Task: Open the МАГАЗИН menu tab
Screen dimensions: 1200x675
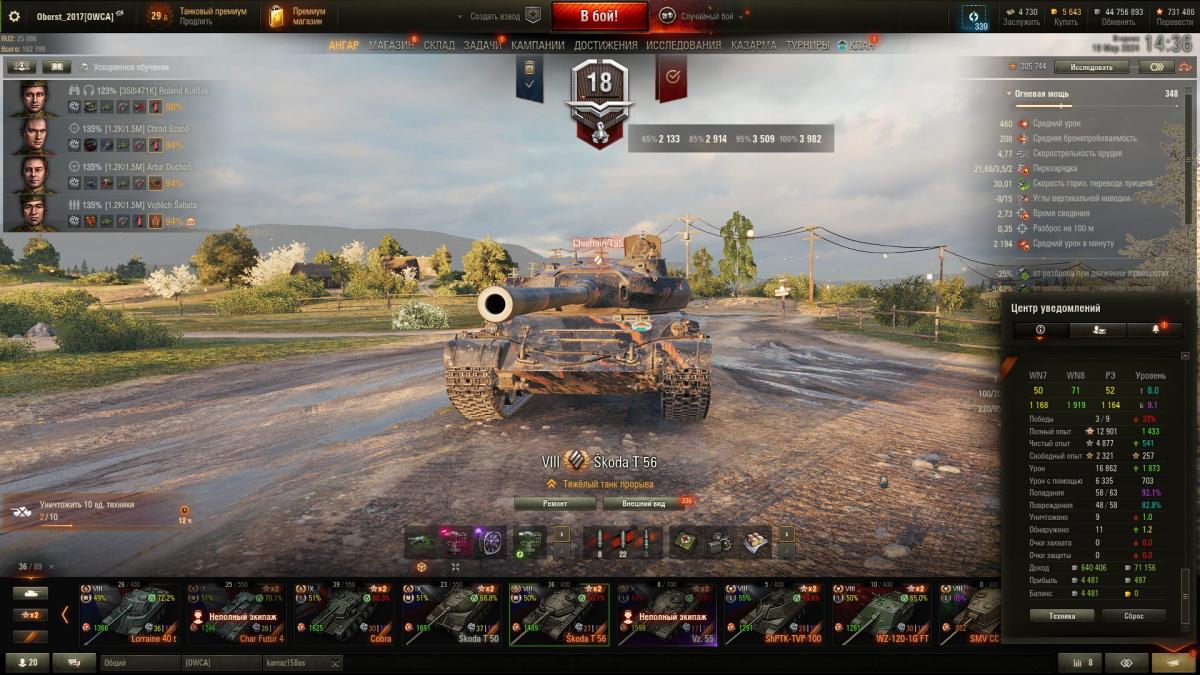Action: 389,45
